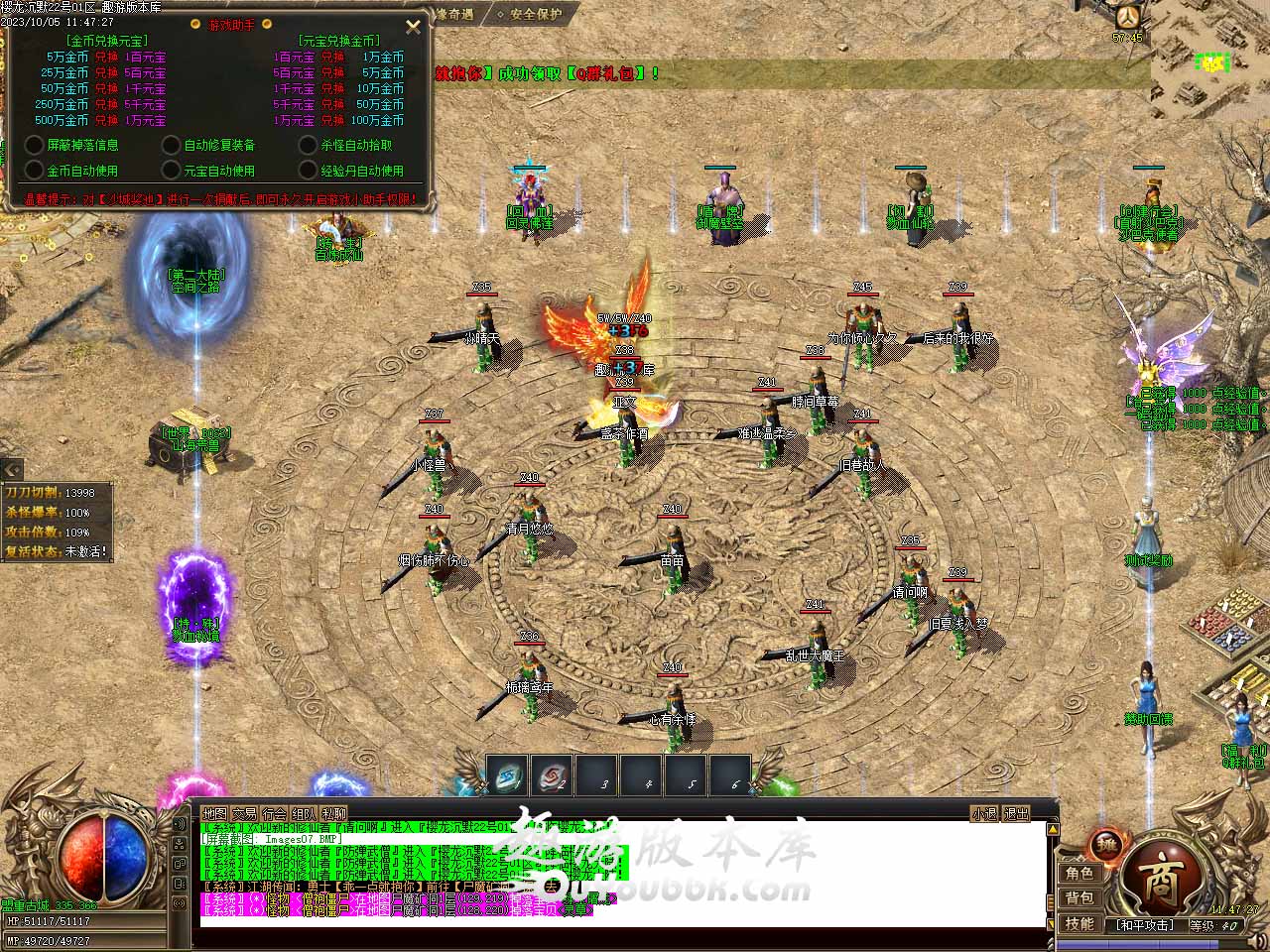
Task: Switch chat to the 地图 channel
Action: tap(214, 814)
